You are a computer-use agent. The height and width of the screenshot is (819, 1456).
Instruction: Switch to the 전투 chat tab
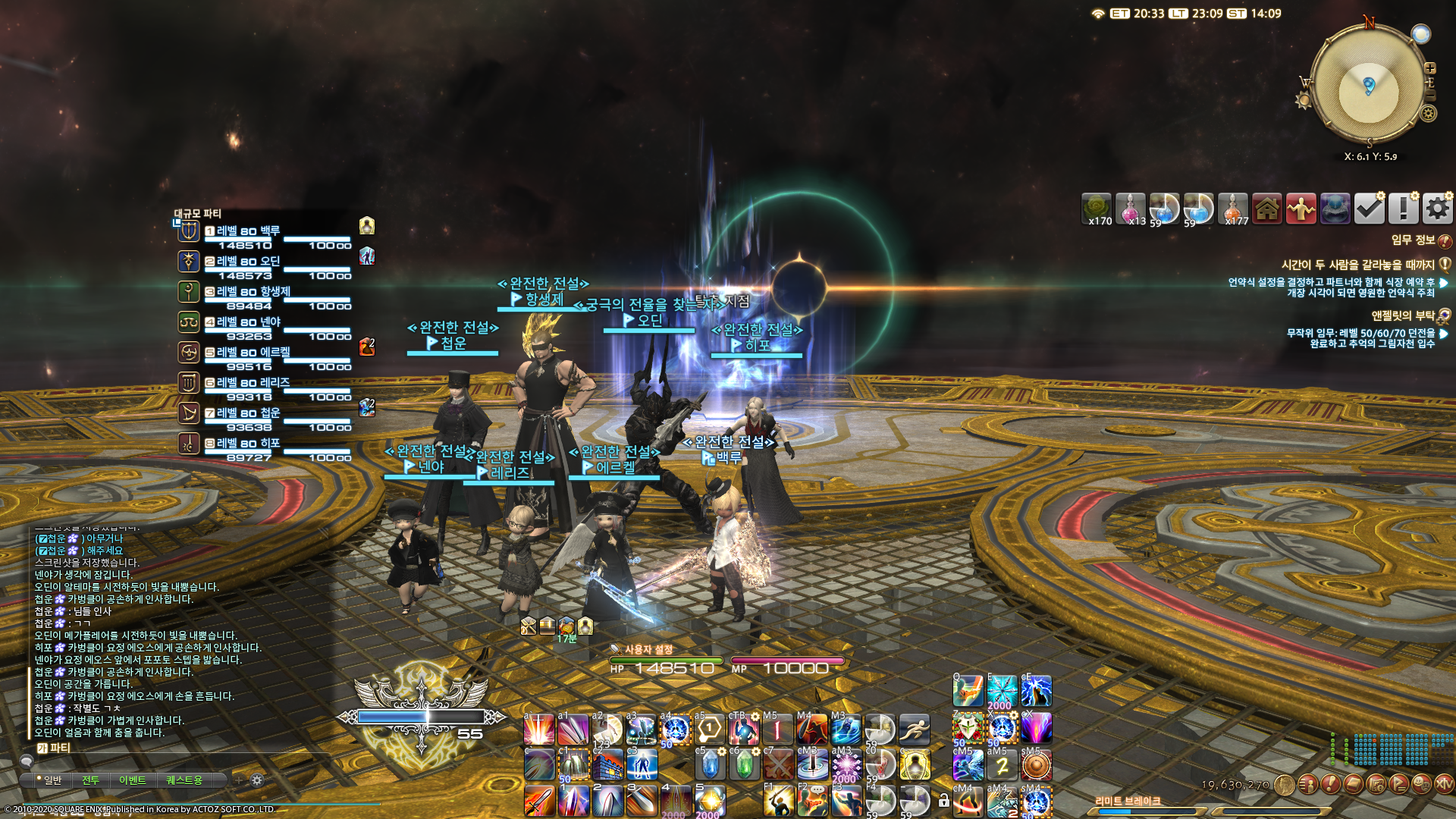(x=91, y=780)
